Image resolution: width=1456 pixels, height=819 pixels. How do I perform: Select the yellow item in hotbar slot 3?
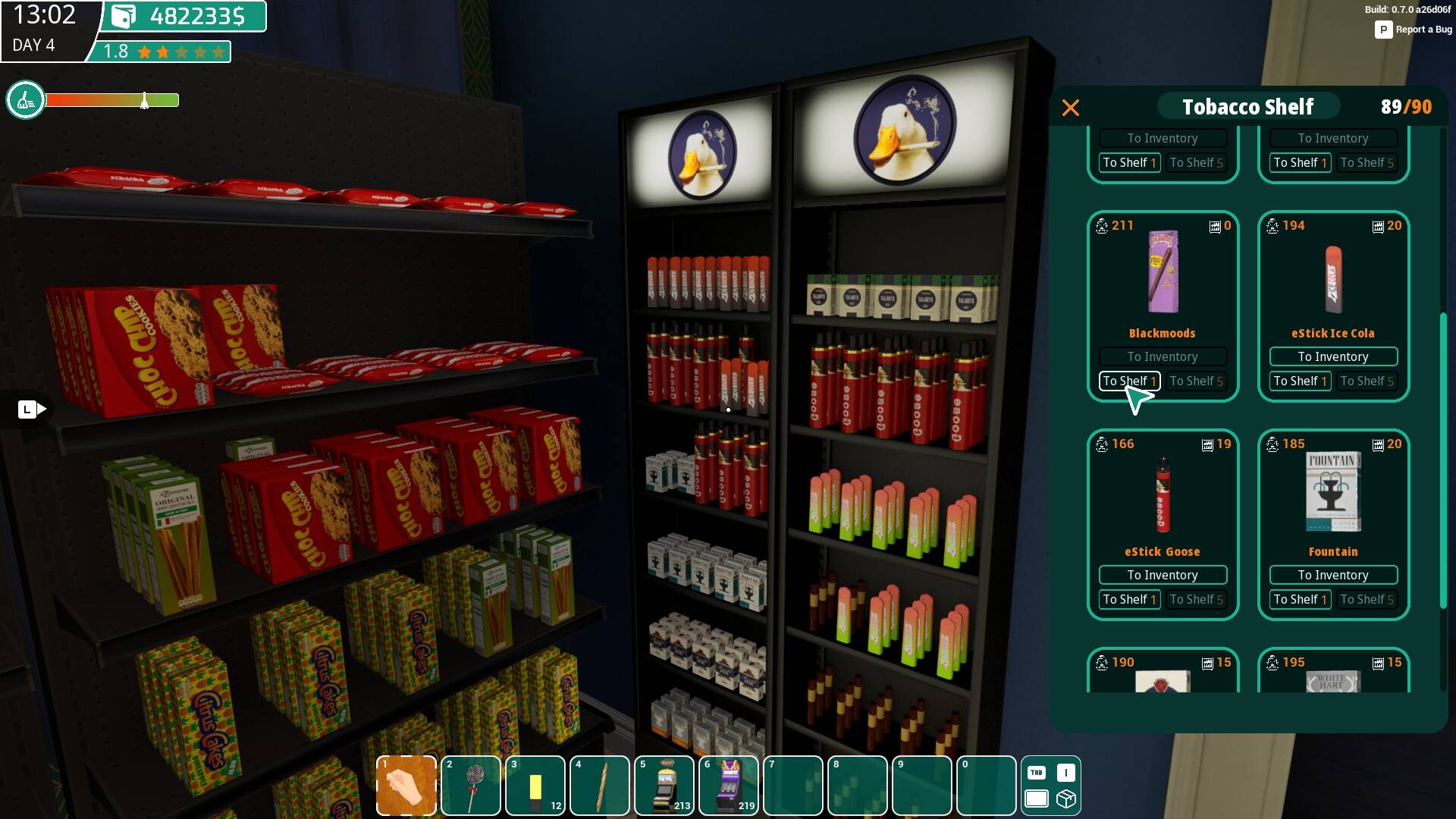[x=535, y=786]
